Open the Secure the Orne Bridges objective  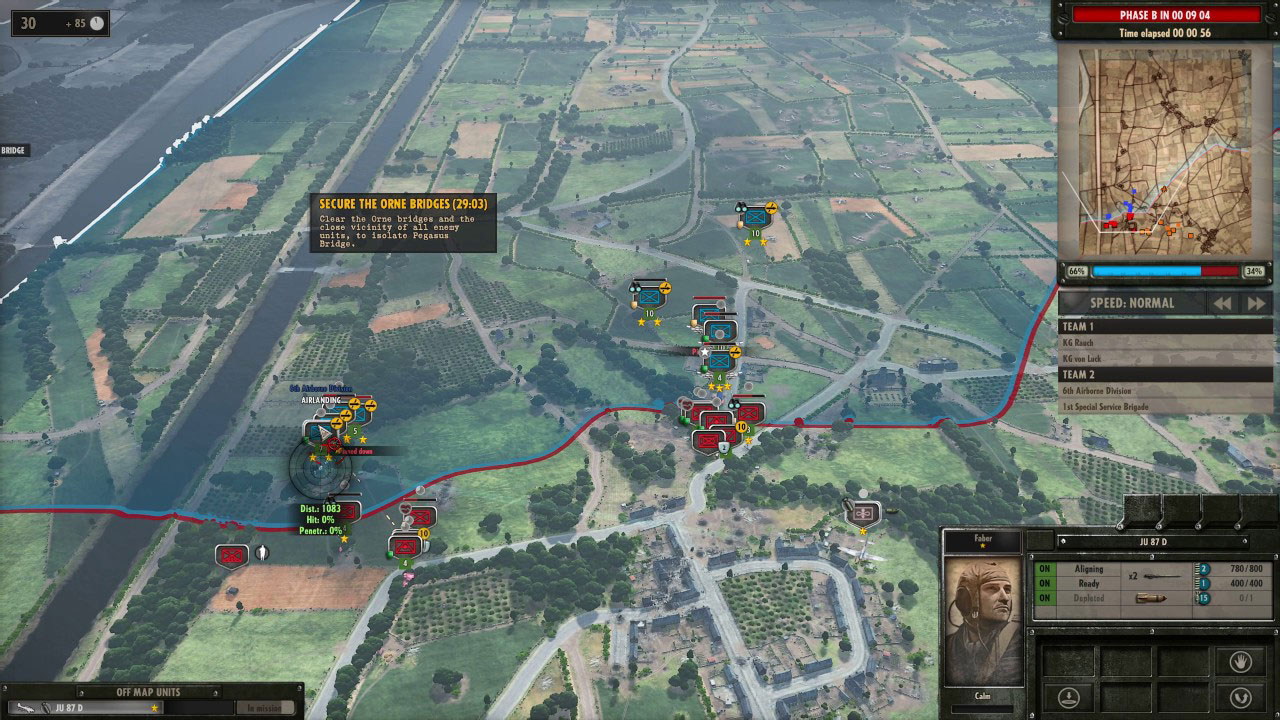402,222
